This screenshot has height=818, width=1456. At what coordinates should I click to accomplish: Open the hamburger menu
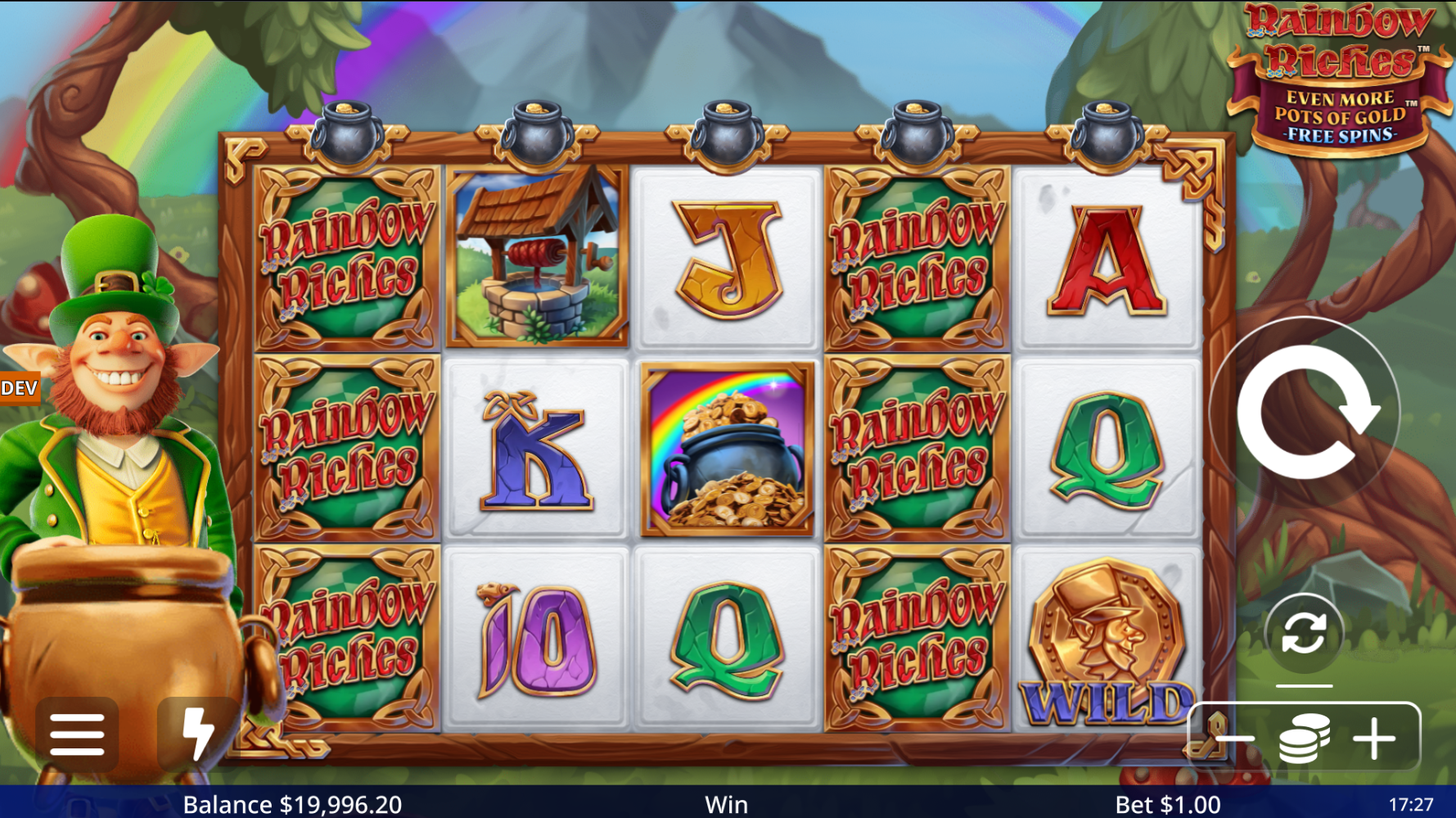(77, 734)
